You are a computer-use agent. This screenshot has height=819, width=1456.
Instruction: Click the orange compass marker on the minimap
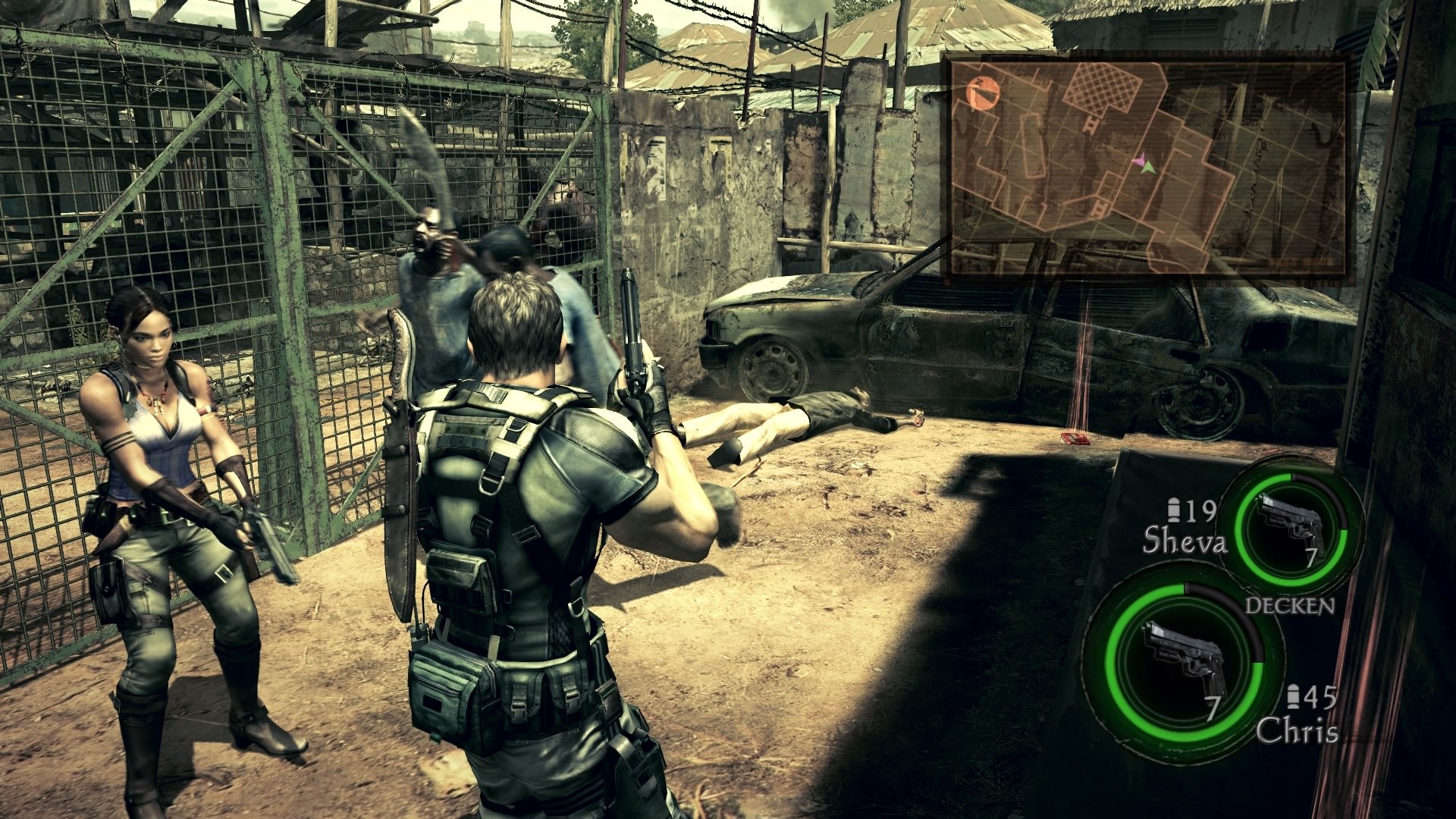[982, 92]
